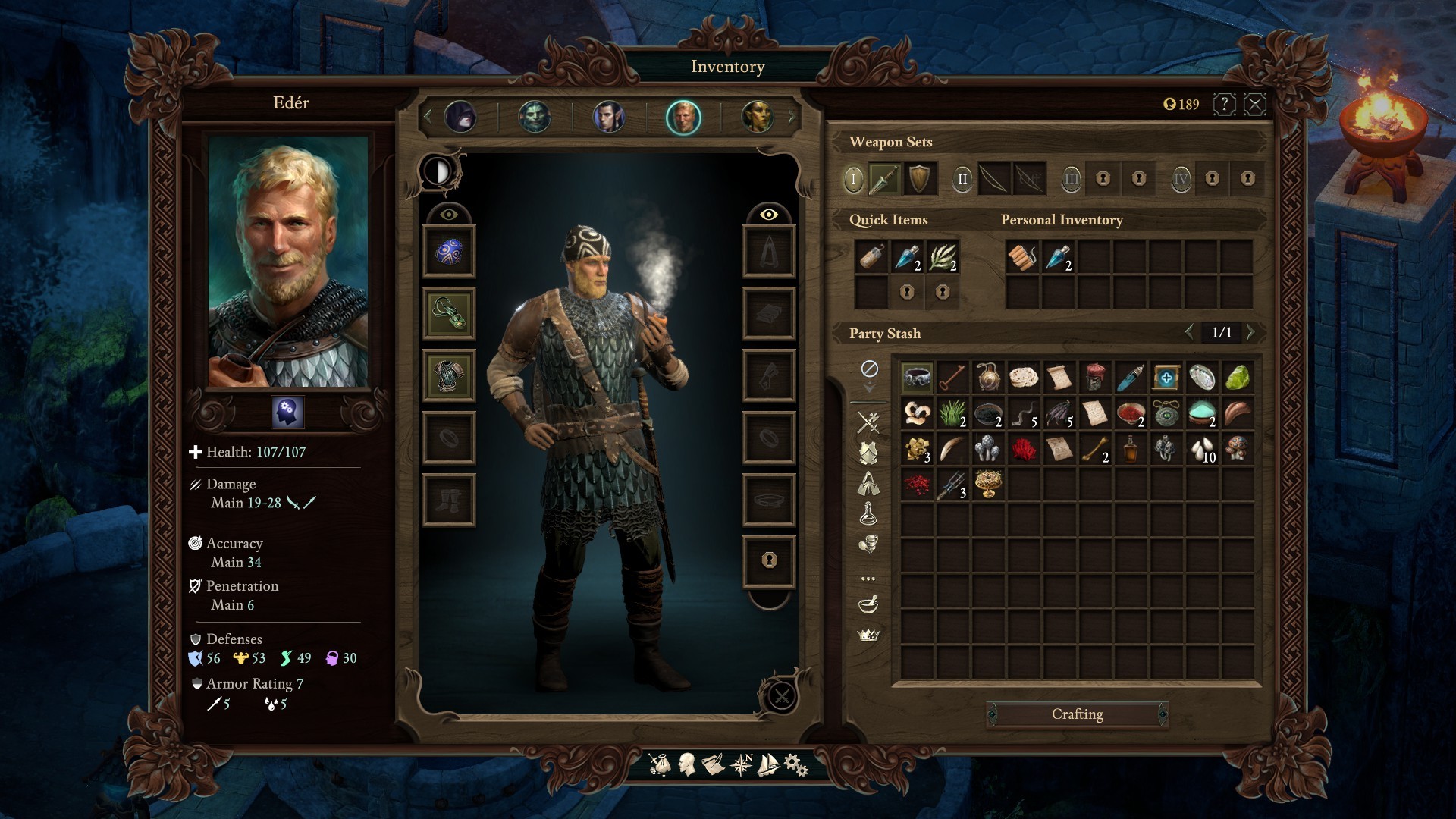Image resolution: width=1456 pixels, height=819 pixels.
Task: Select weapon set II
Action: [962, 179]
